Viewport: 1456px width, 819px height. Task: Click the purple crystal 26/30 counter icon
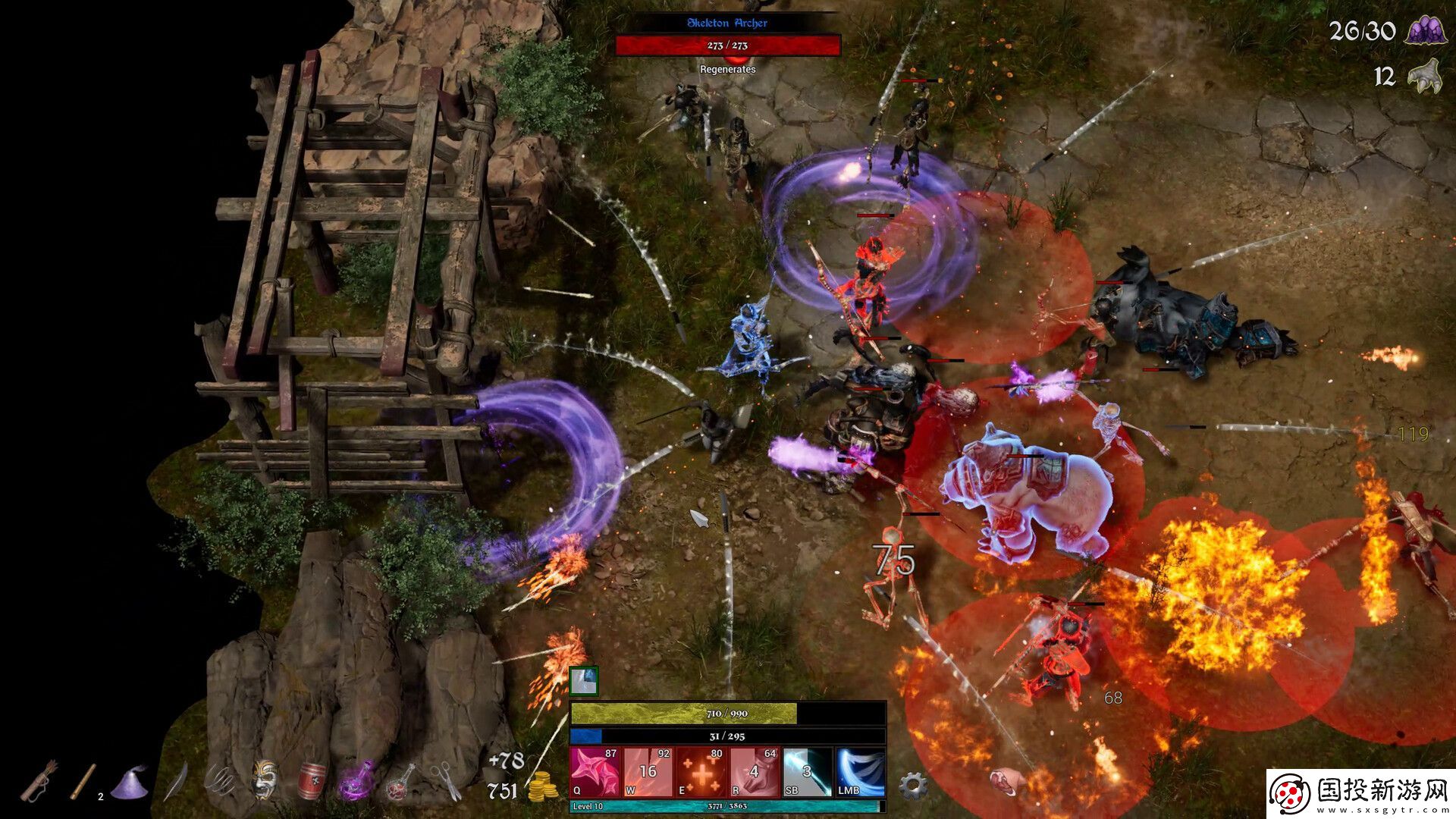[1427, 32]
